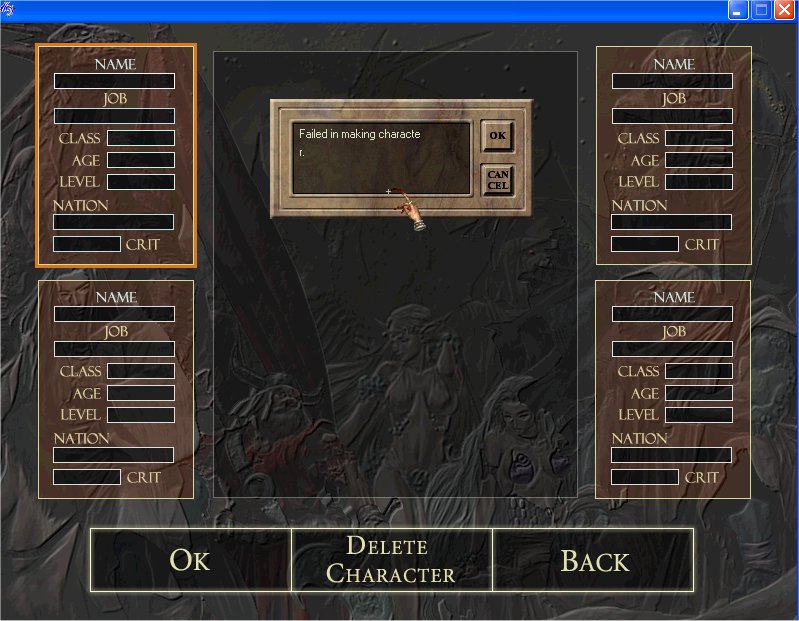Screen dimensions: 799x621
Task: Select the highlighted top-left character slot
Action: [x=116, y=155]
